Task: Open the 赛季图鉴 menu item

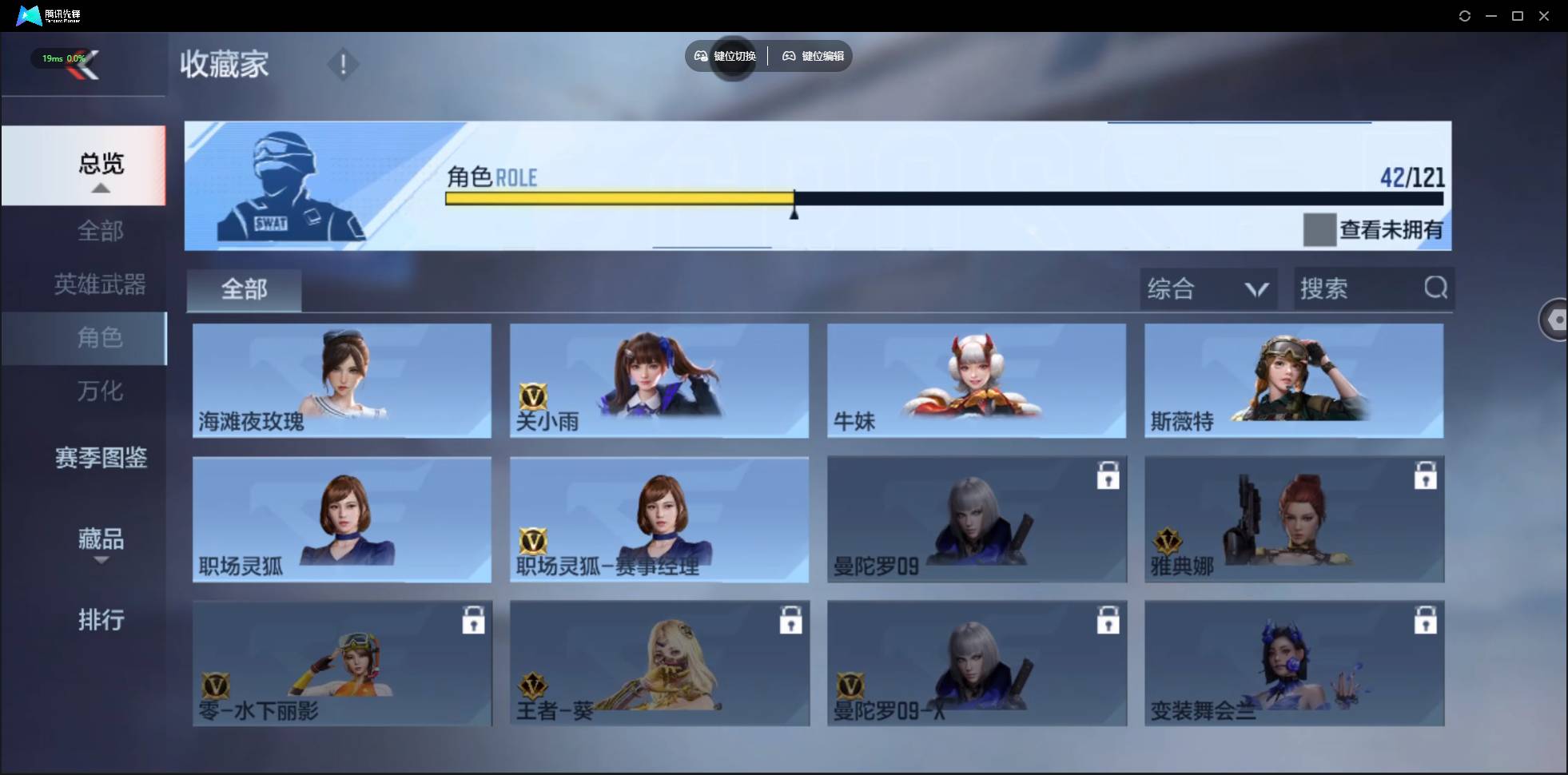Action: 100,457
